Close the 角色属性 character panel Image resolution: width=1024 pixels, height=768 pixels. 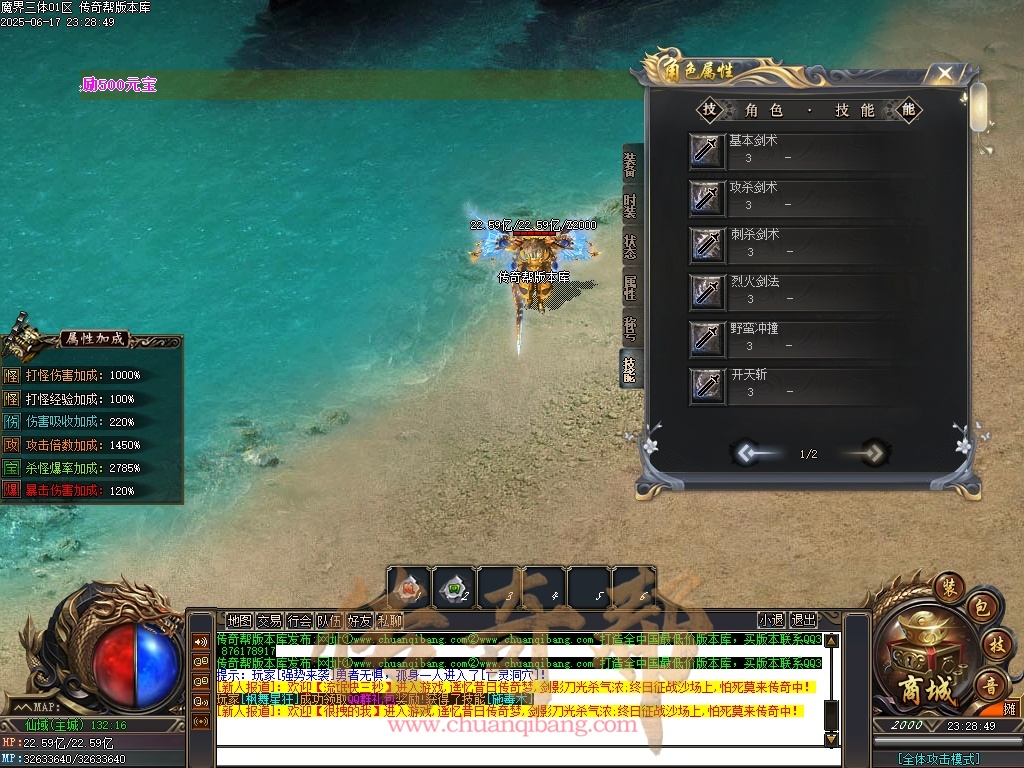(944, 73)
